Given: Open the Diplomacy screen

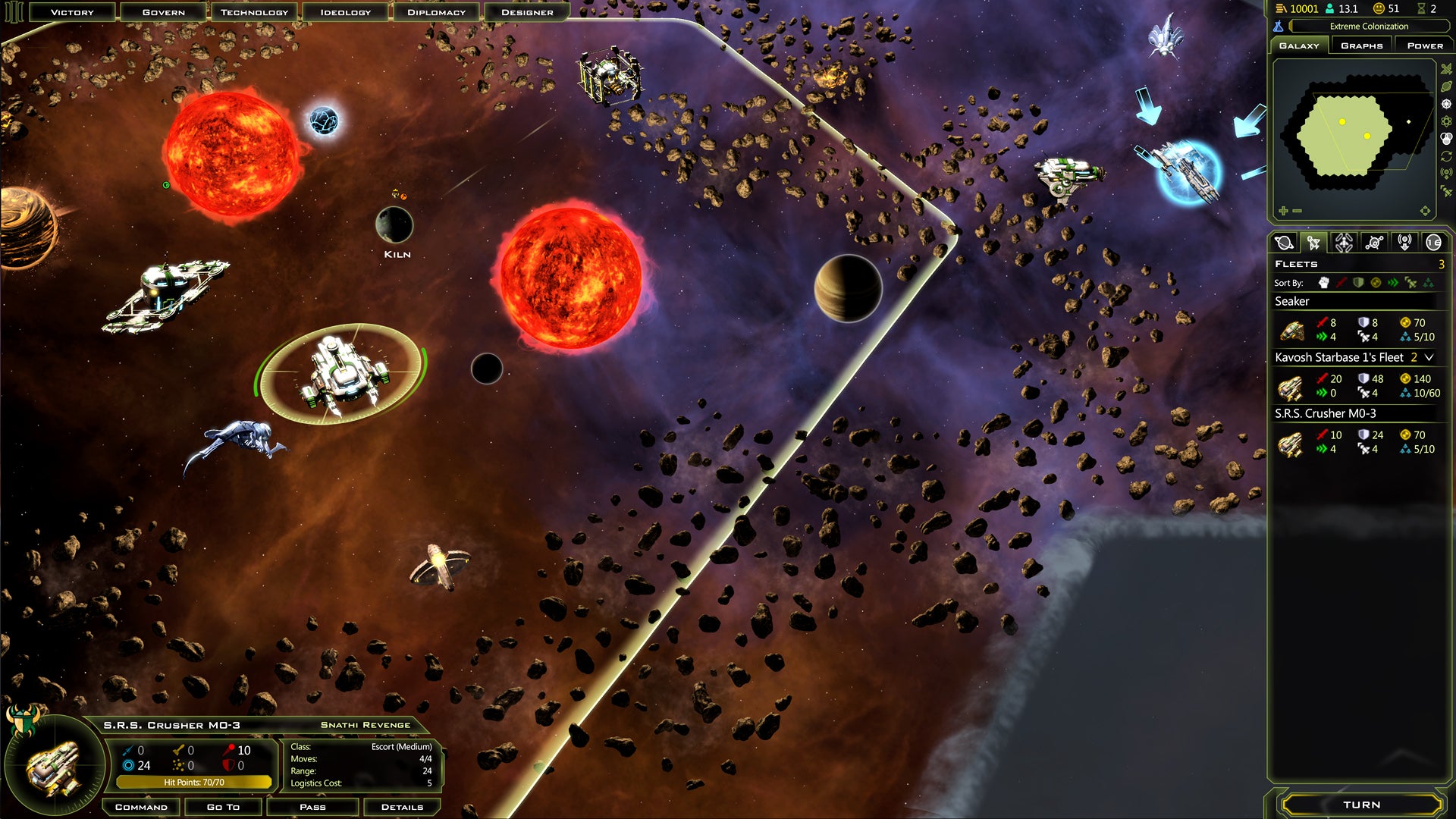Looking at the screenshot, I should (x=436, y=12).
